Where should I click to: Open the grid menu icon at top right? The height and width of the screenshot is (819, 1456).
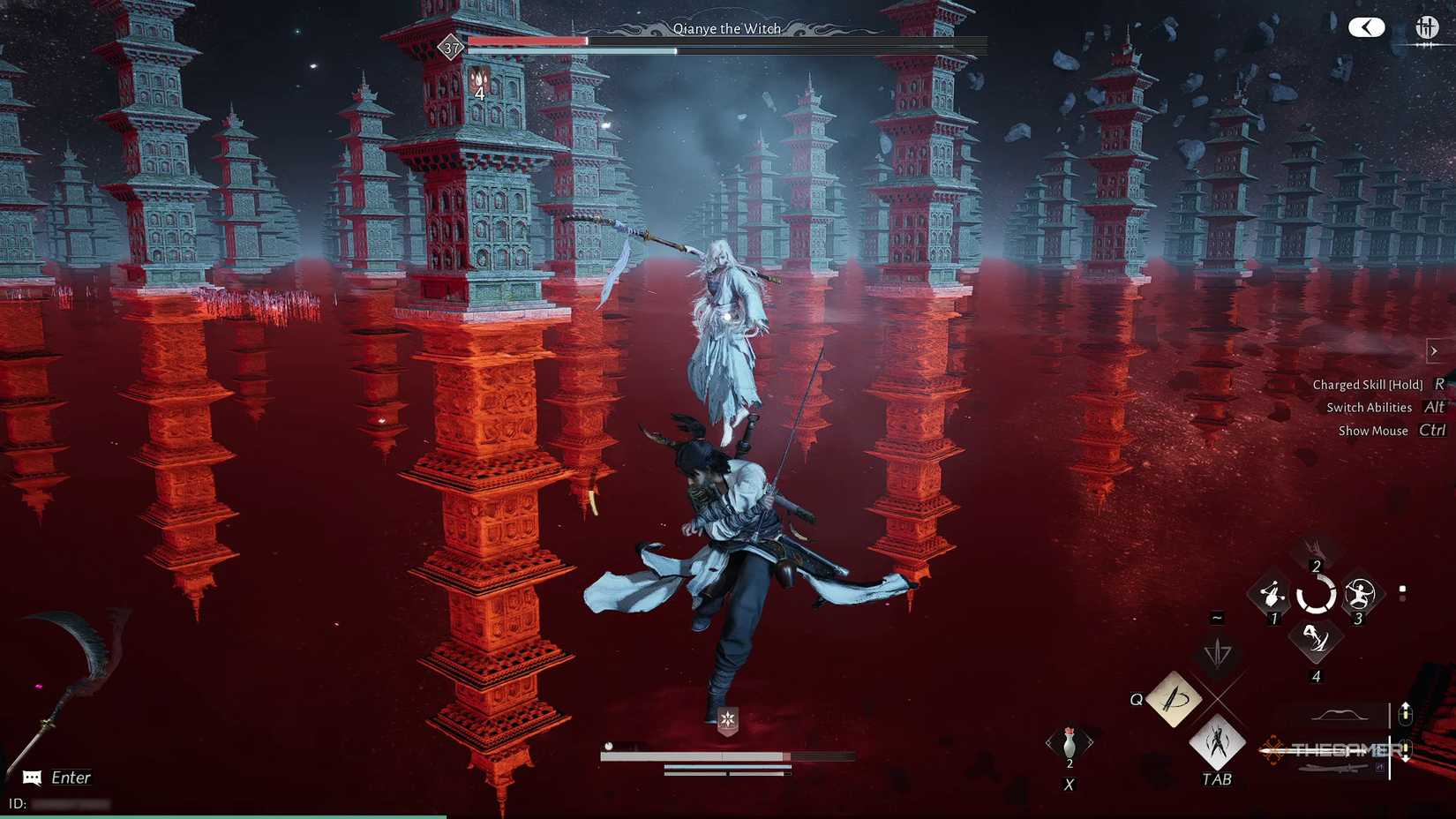point(1426,27)
